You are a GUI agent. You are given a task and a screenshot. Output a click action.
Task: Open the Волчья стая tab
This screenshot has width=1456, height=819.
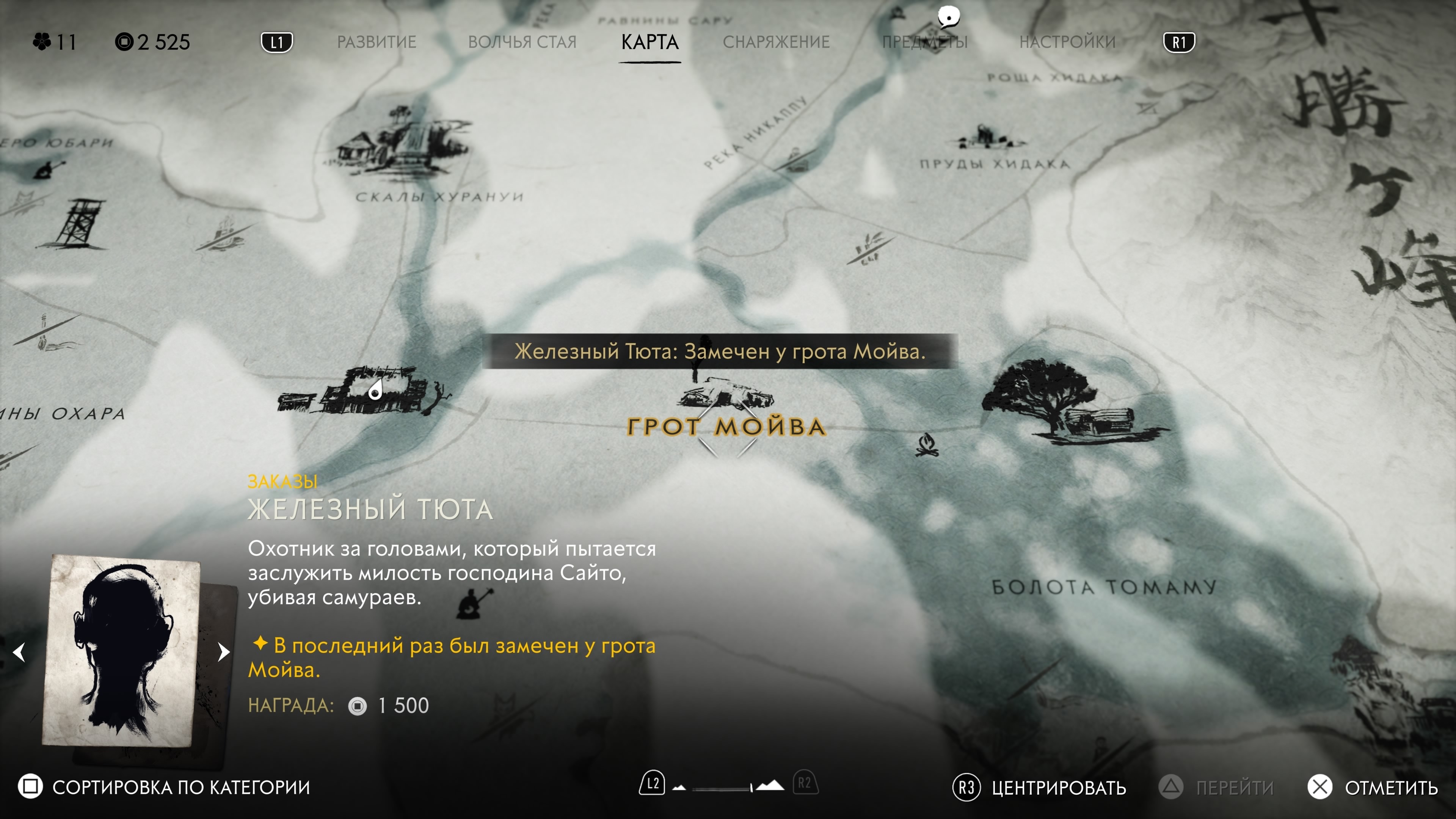click(522, 42)
